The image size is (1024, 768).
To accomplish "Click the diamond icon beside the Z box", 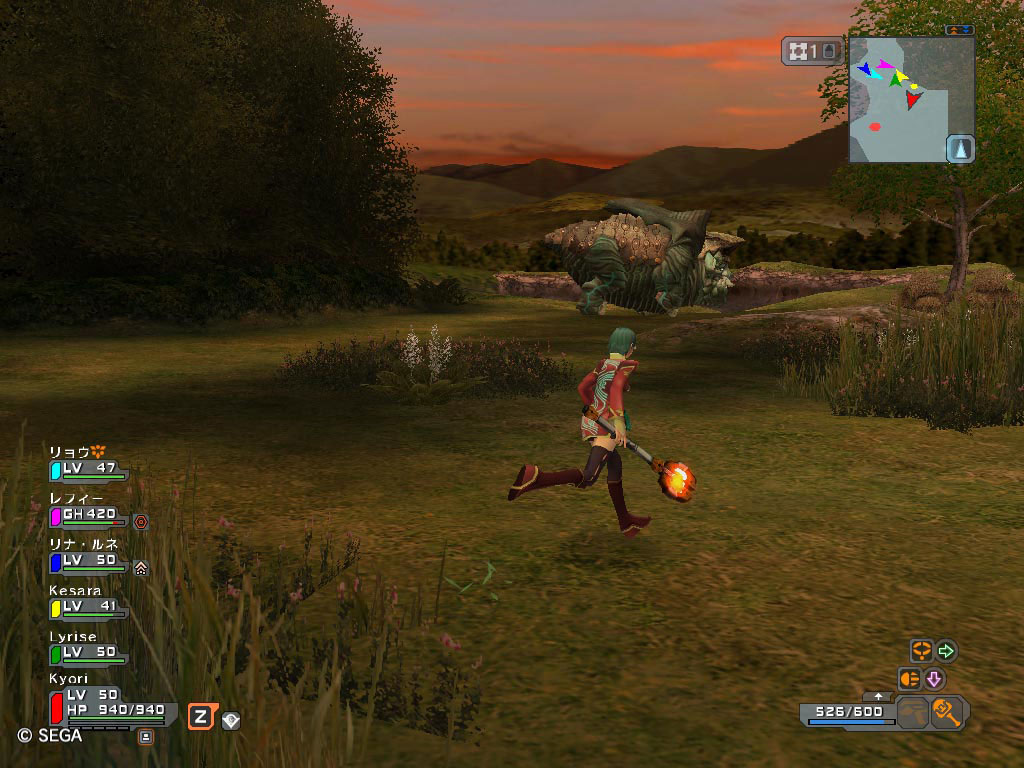I will 231,719.
